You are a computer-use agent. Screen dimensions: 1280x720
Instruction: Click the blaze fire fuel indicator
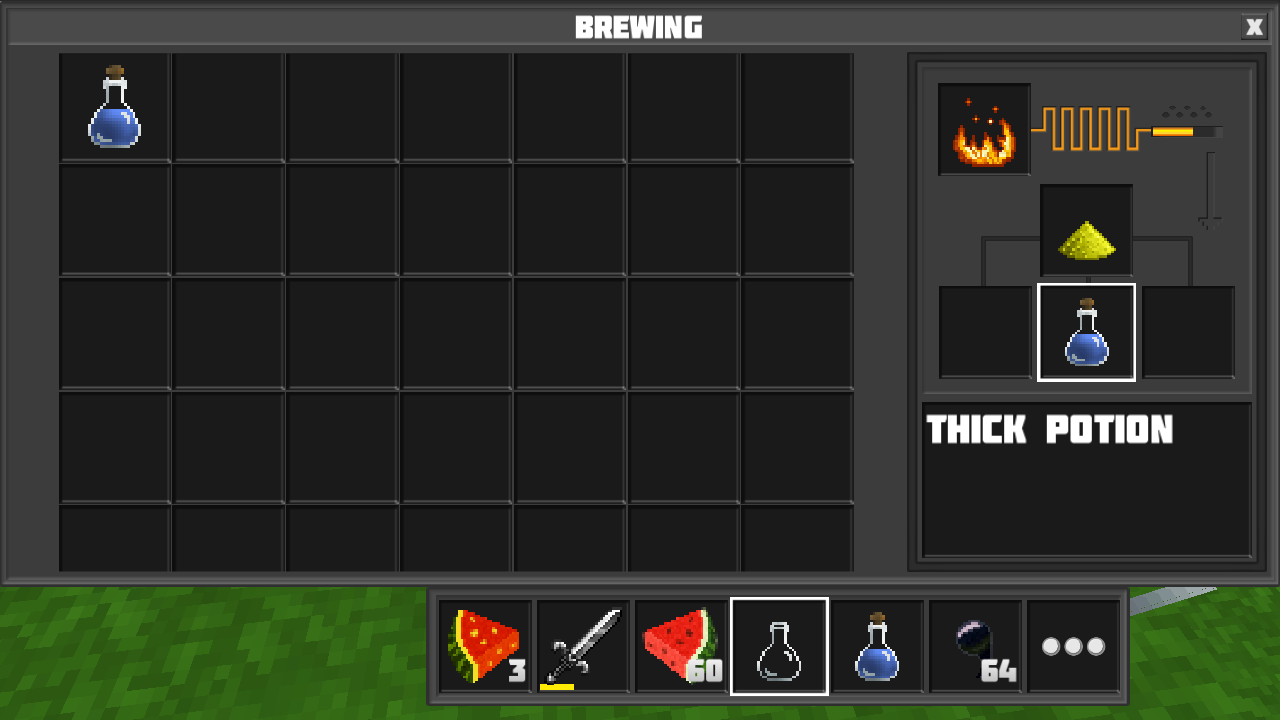click(982, 128)
